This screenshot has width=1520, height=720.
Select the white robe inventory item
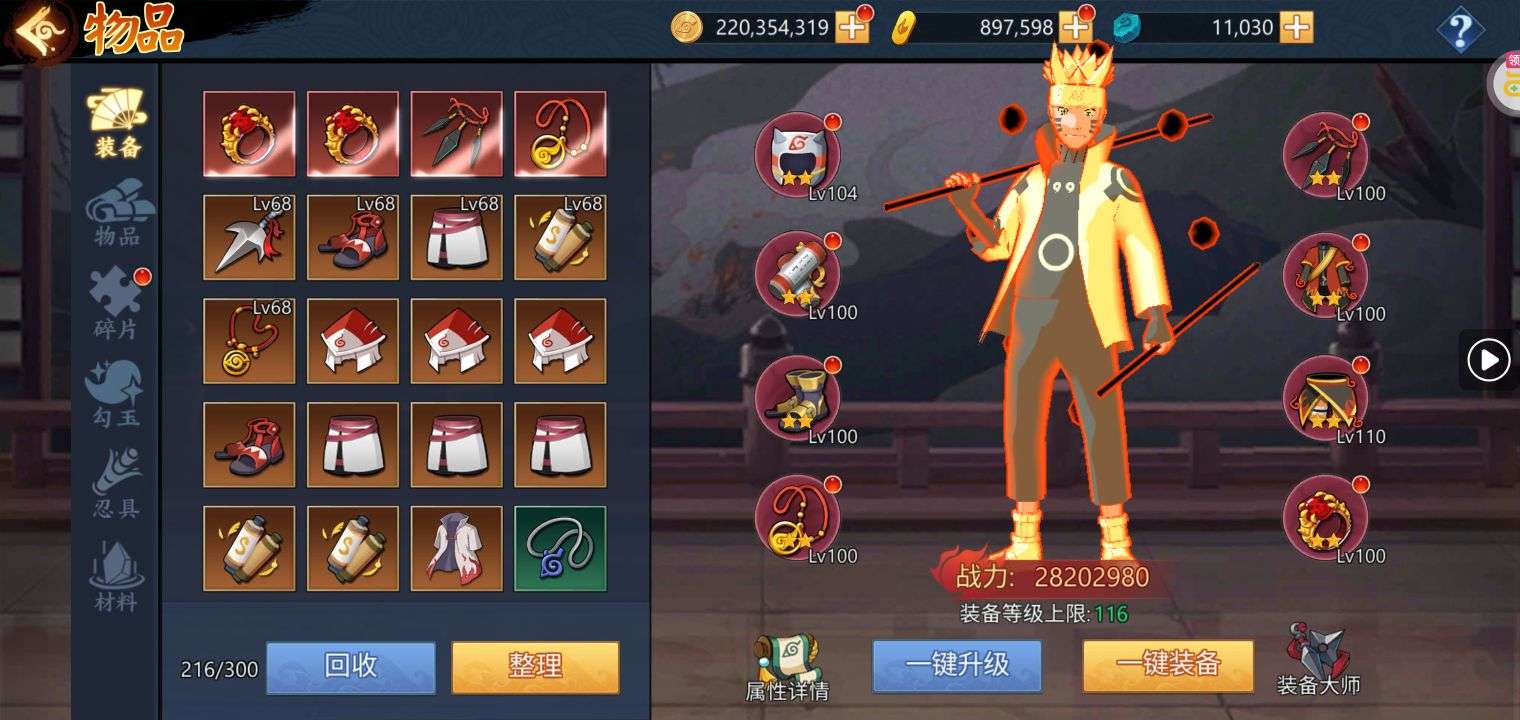[456, 548]
